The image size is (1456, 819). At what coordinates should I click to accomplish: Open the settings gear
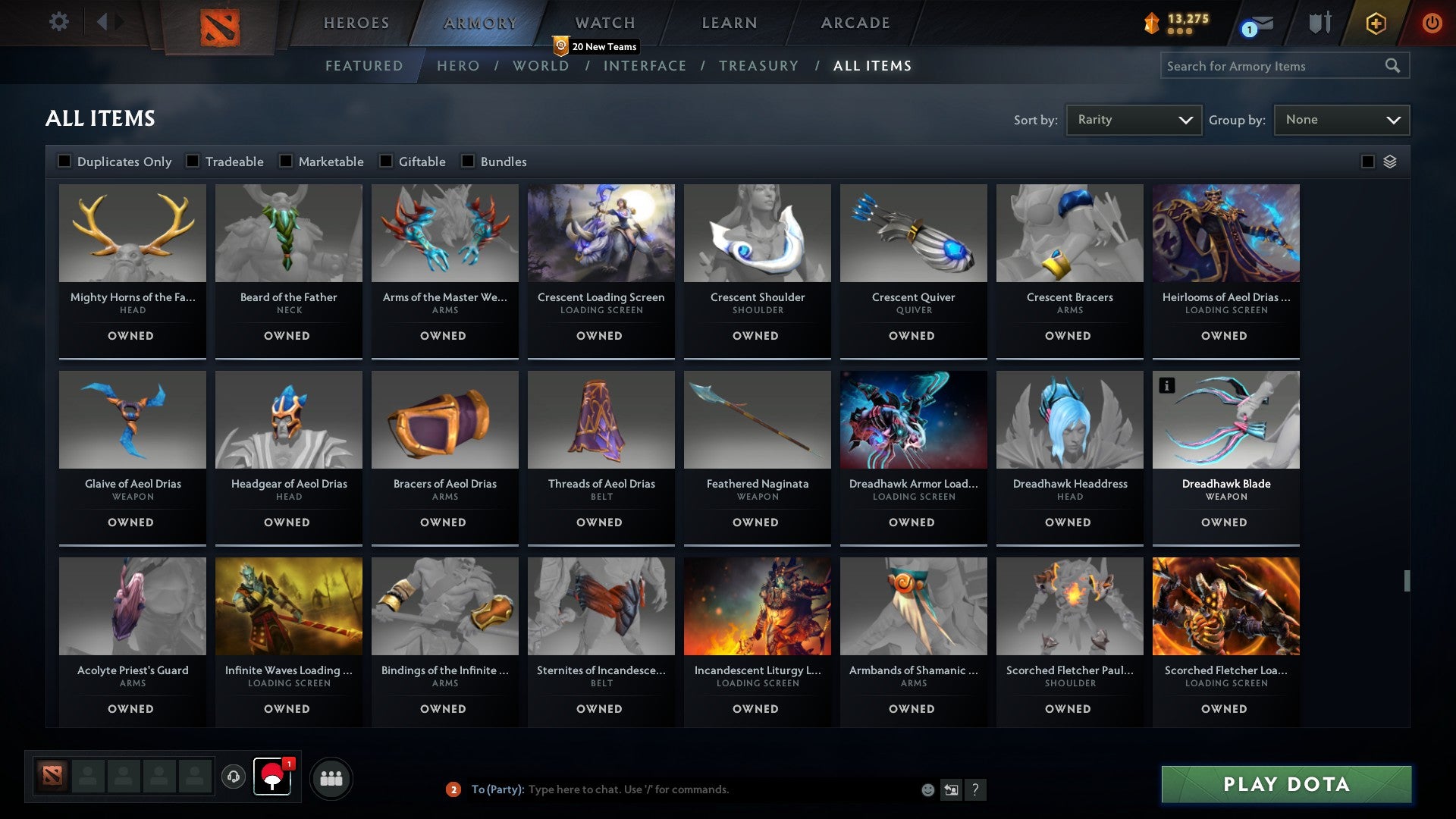tap(58, 22)
